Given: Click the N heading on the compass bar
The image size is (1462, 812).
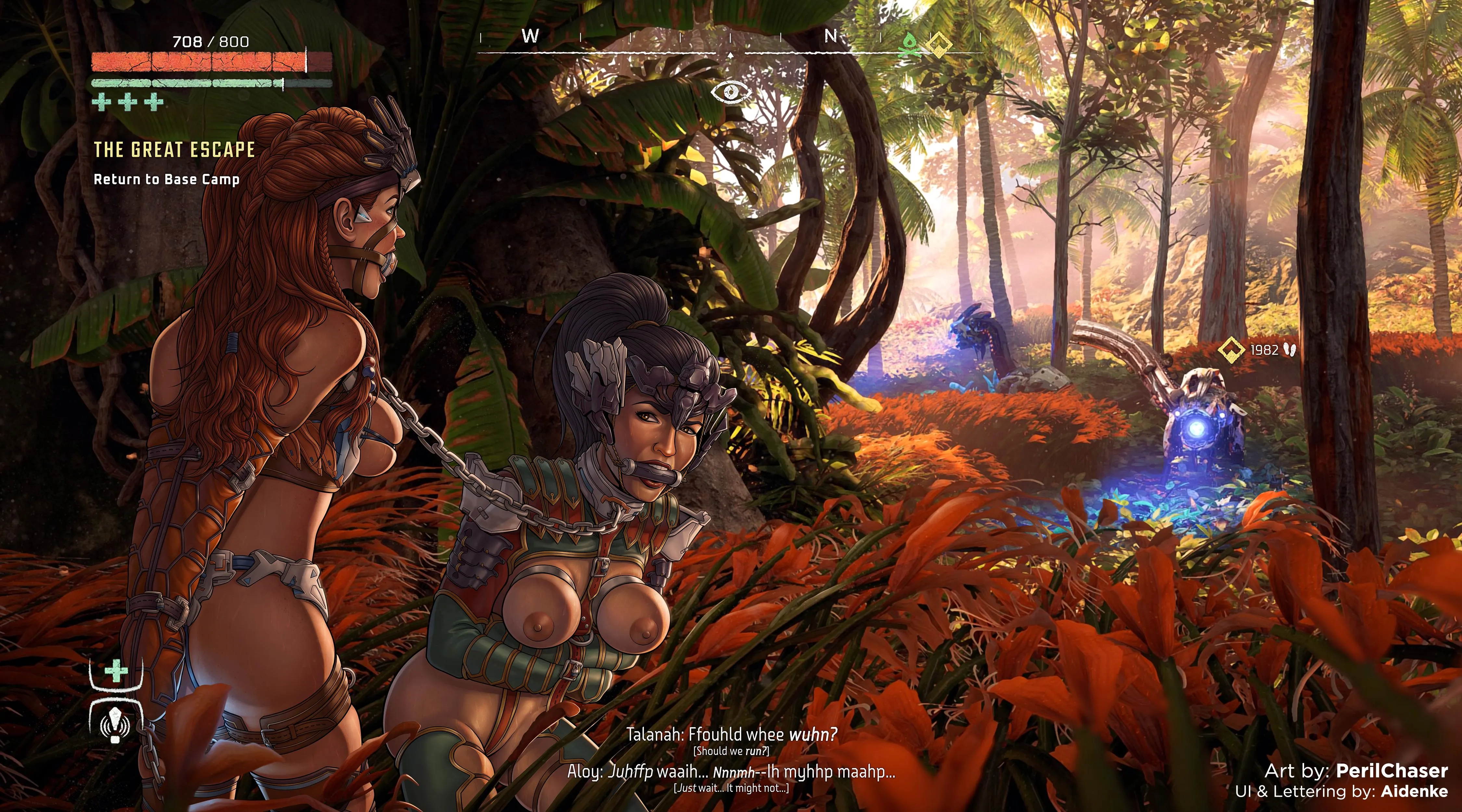Looking at the screenshot, I should [x=831, y=36].
